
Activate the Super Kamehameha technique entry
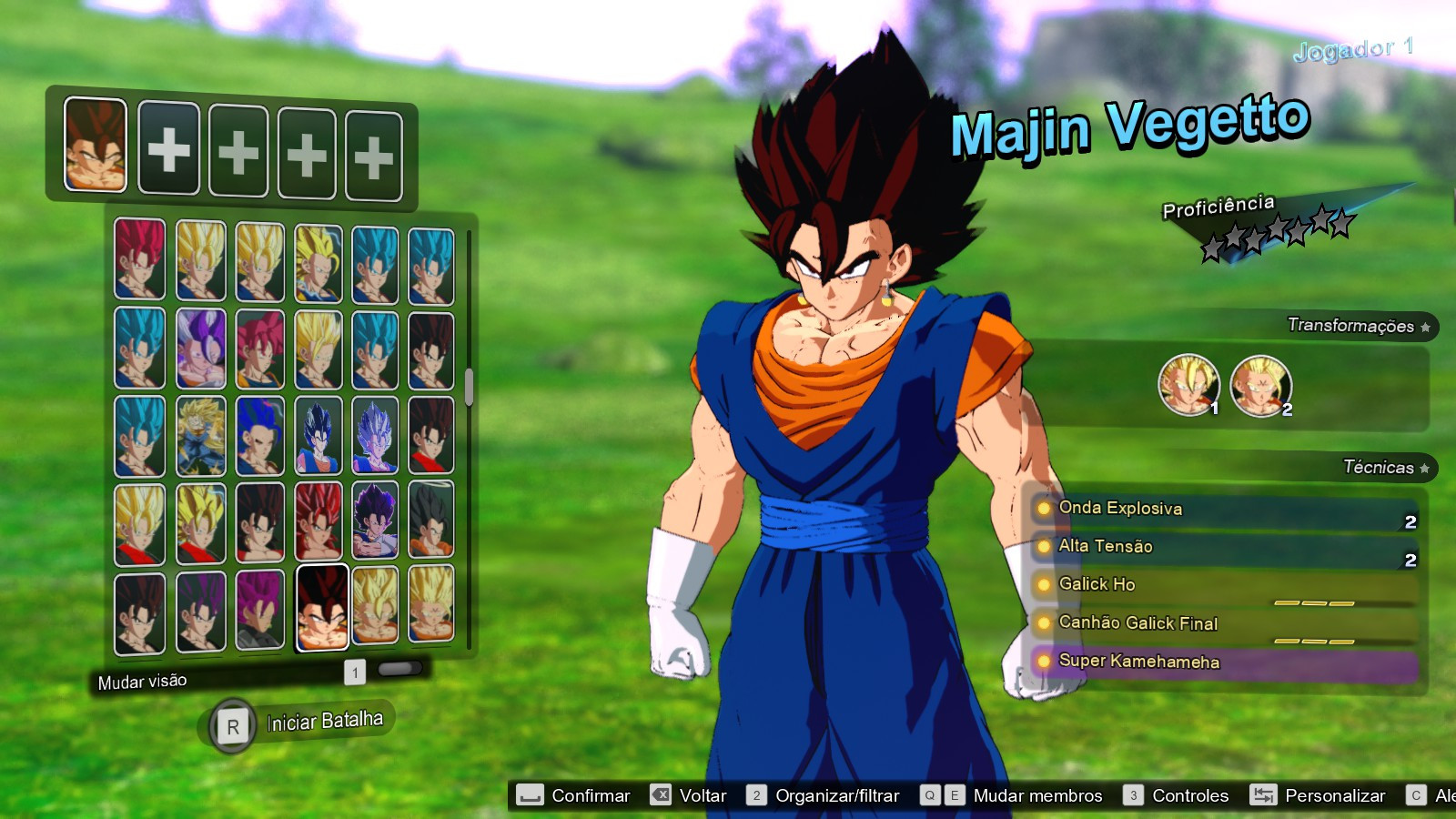(x=1137, y=662)
